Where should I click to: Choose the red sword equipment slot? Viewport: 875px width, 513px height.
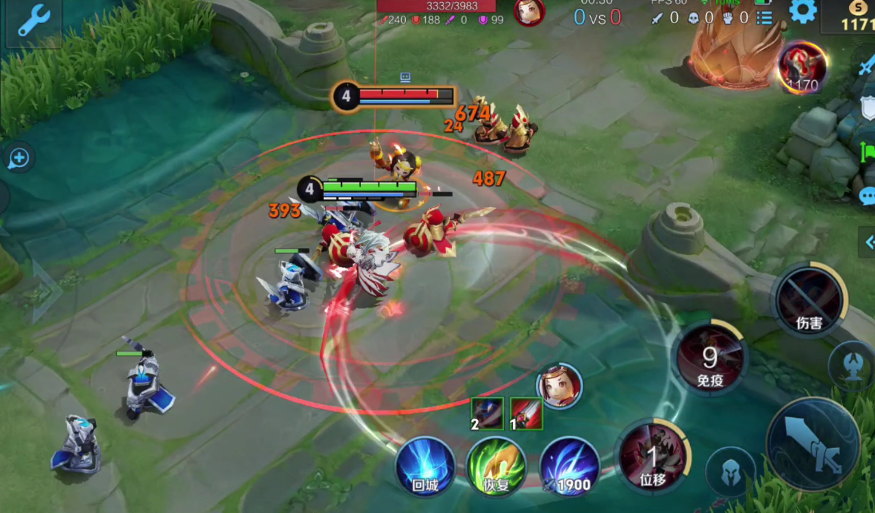click(x=526, y=412)
